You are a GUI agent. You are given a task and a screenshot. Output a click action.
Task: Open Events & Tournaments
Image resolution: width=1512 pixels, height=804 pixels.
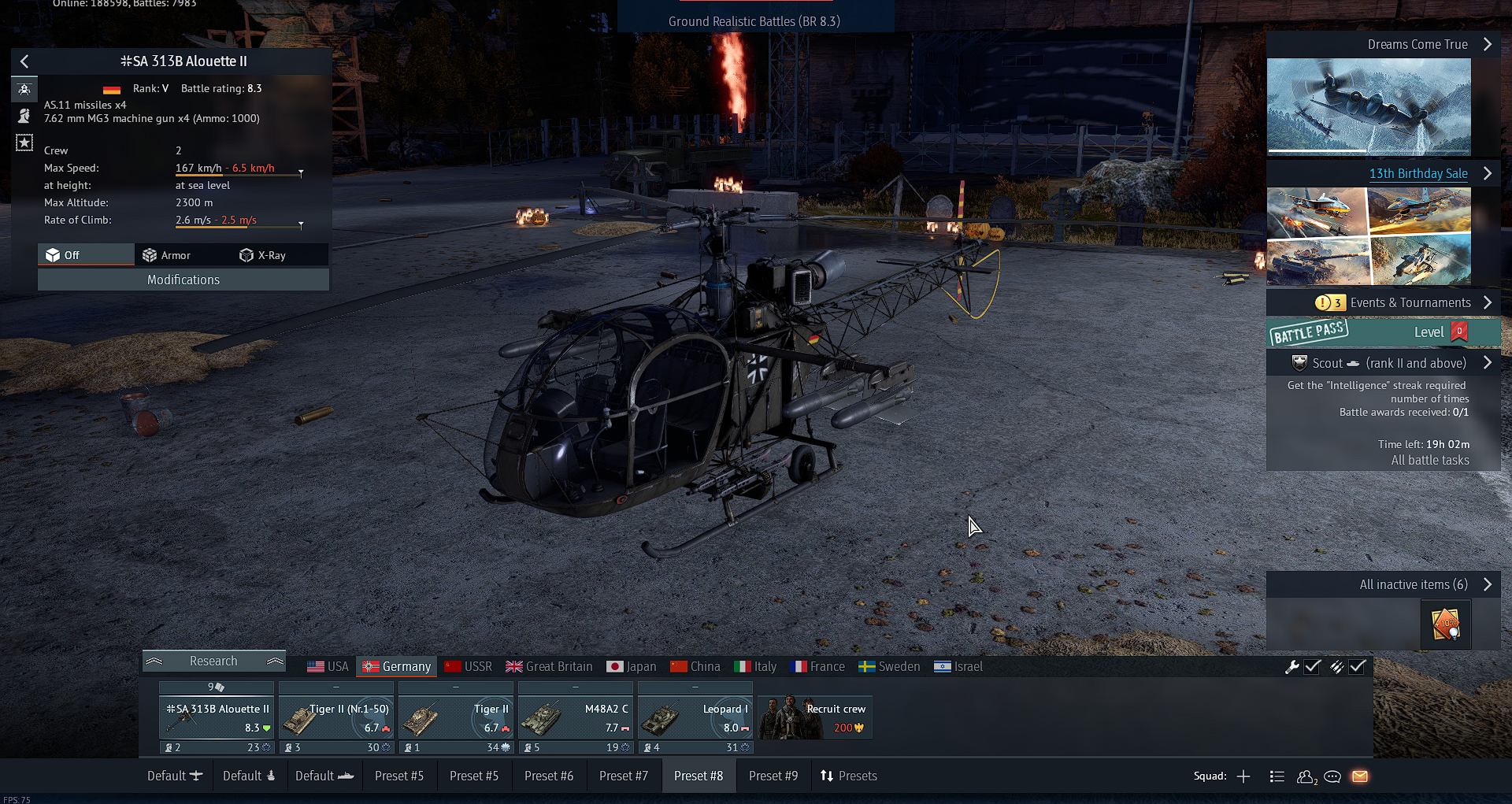click(1410, 302)
